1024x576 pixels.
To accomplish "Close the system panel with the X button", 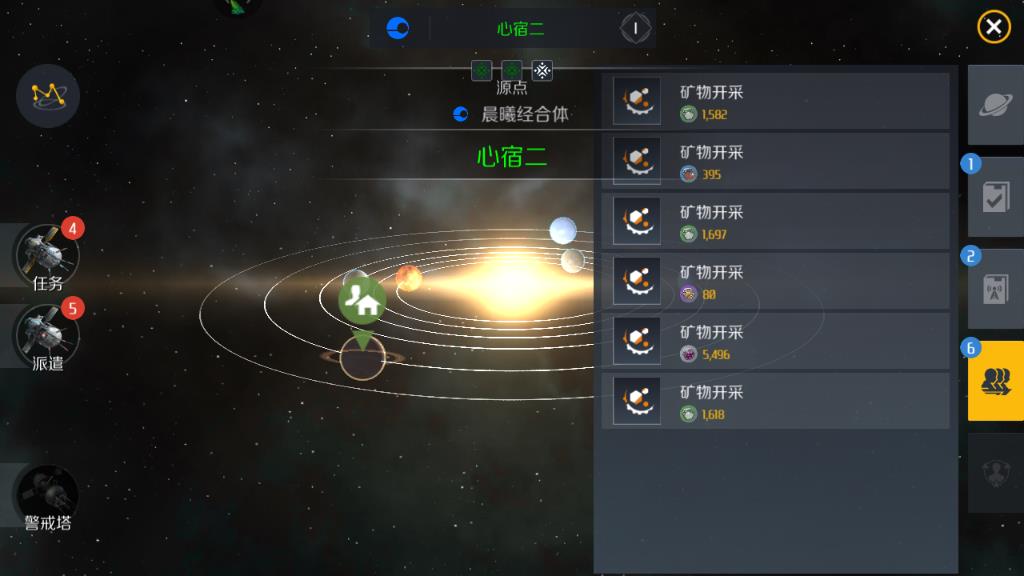I will 993,27.
